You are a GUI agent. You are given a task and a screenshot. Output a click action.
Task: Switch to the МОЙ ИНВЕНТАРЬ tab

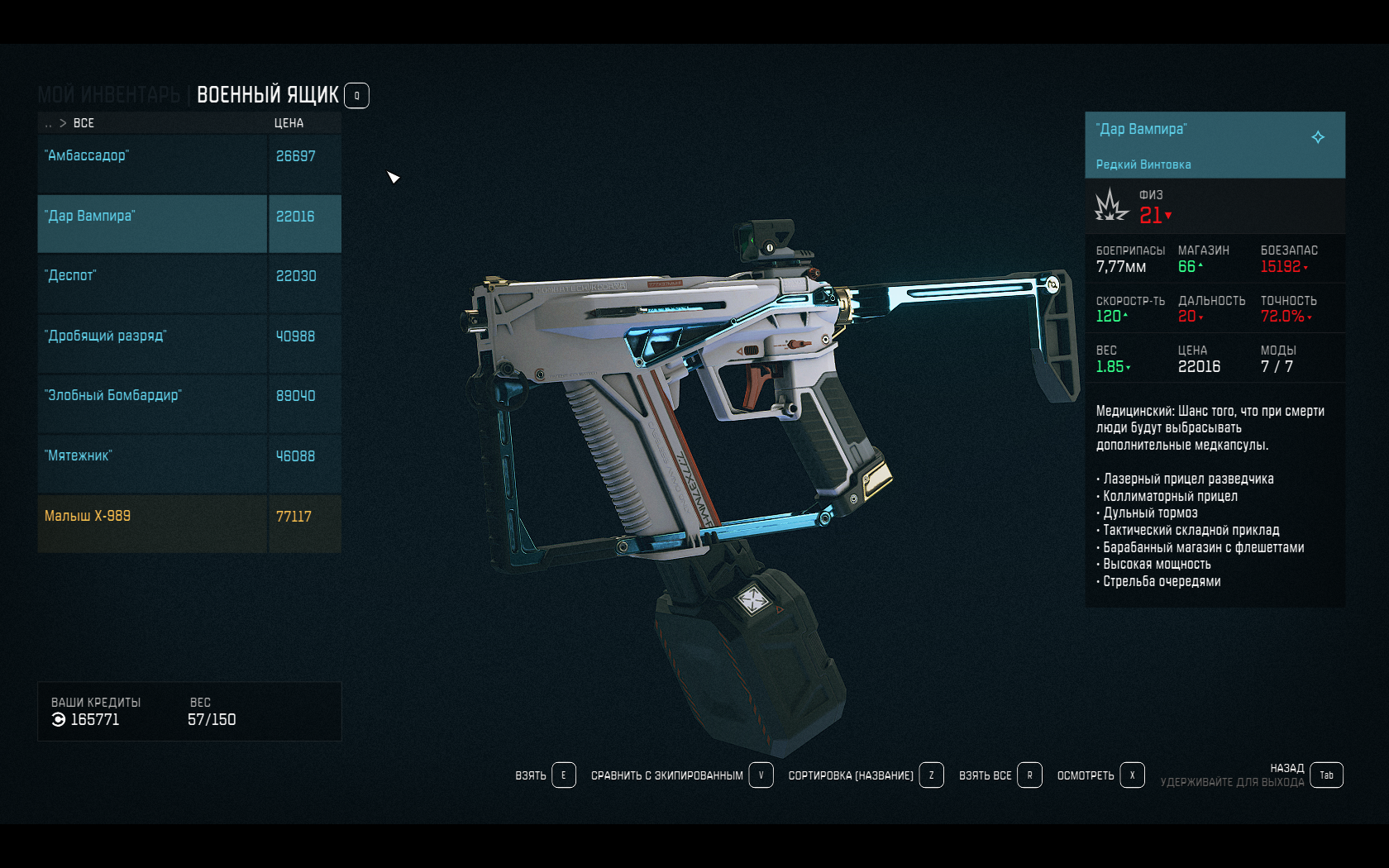pyautogui.click(x=108, y=96)
